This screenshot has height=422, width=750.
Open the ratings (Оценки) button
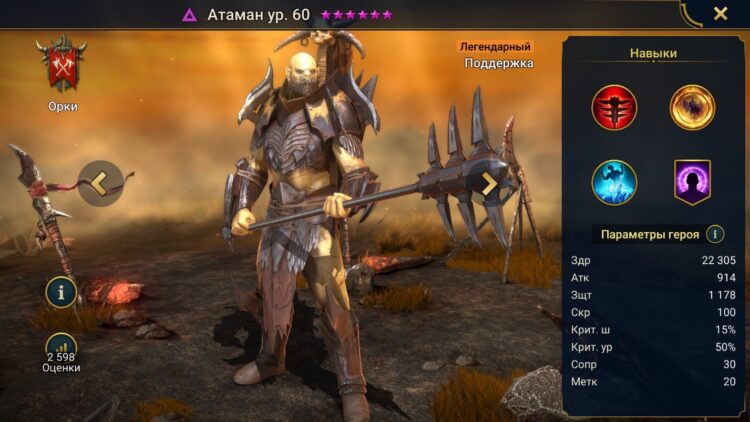[61, 351]
